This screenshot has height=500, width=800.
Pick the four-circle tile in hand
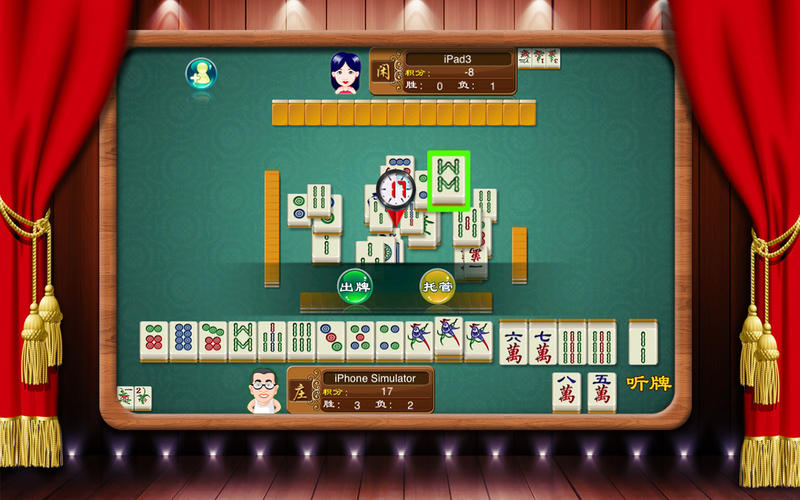(390, 342)
